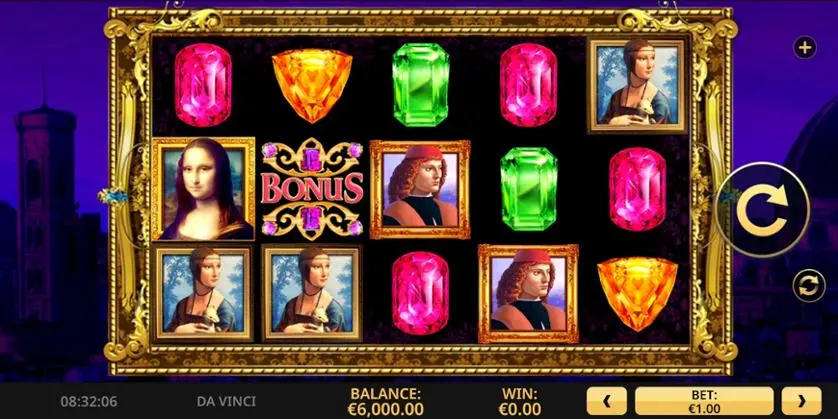Open the bet amount panel showing €1.00
Screen dimensions: 838x419
click(703, 401)
